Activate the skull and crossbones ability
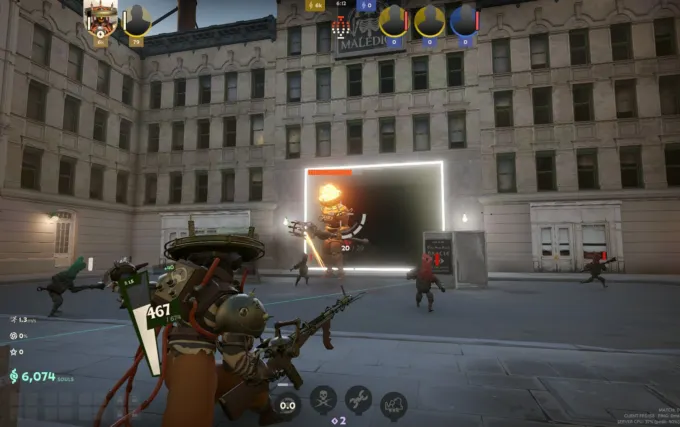The image size is (680, 427). (x=323, y=401)
